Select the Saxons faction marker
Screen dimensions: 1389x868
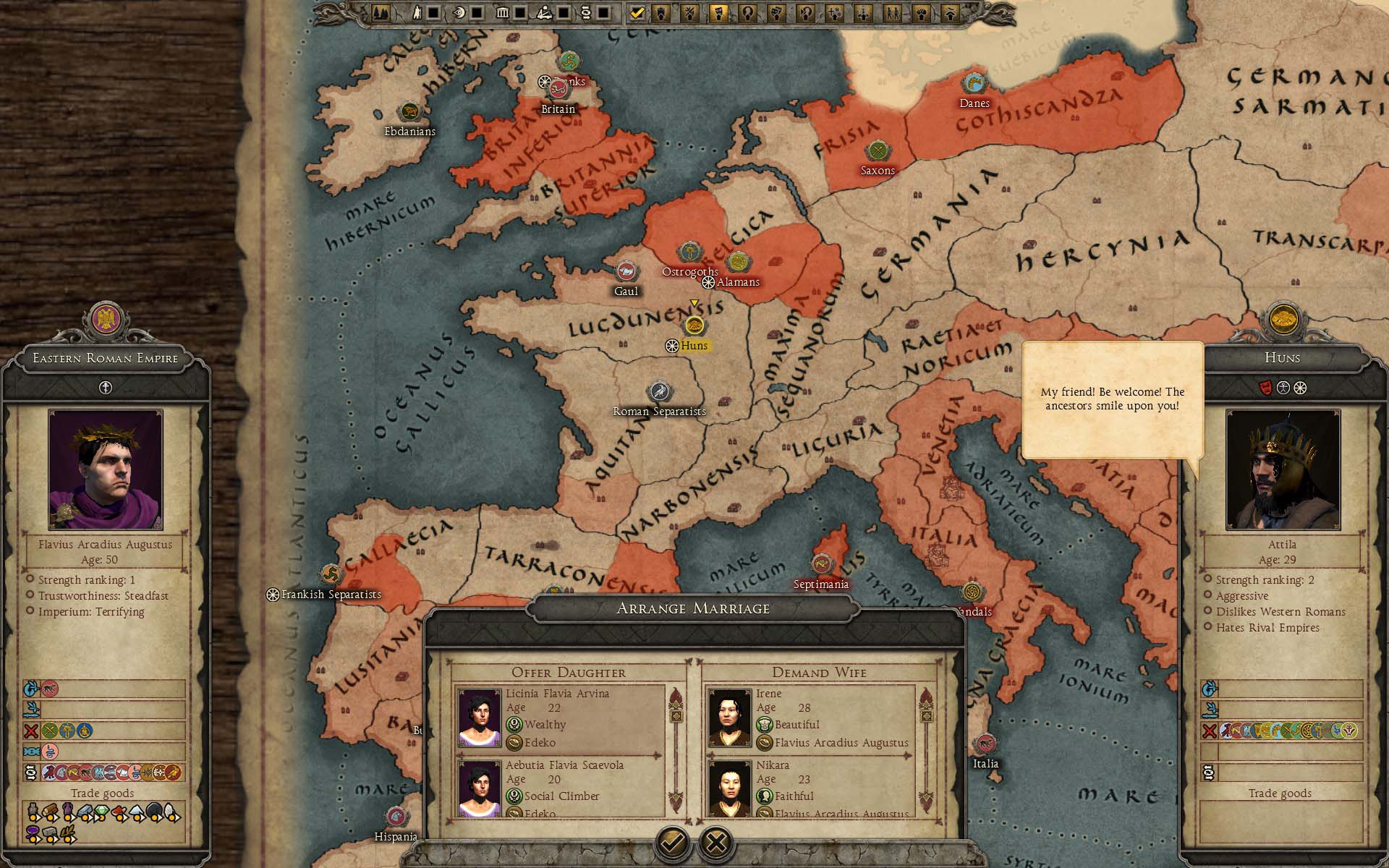pos(878,152)
